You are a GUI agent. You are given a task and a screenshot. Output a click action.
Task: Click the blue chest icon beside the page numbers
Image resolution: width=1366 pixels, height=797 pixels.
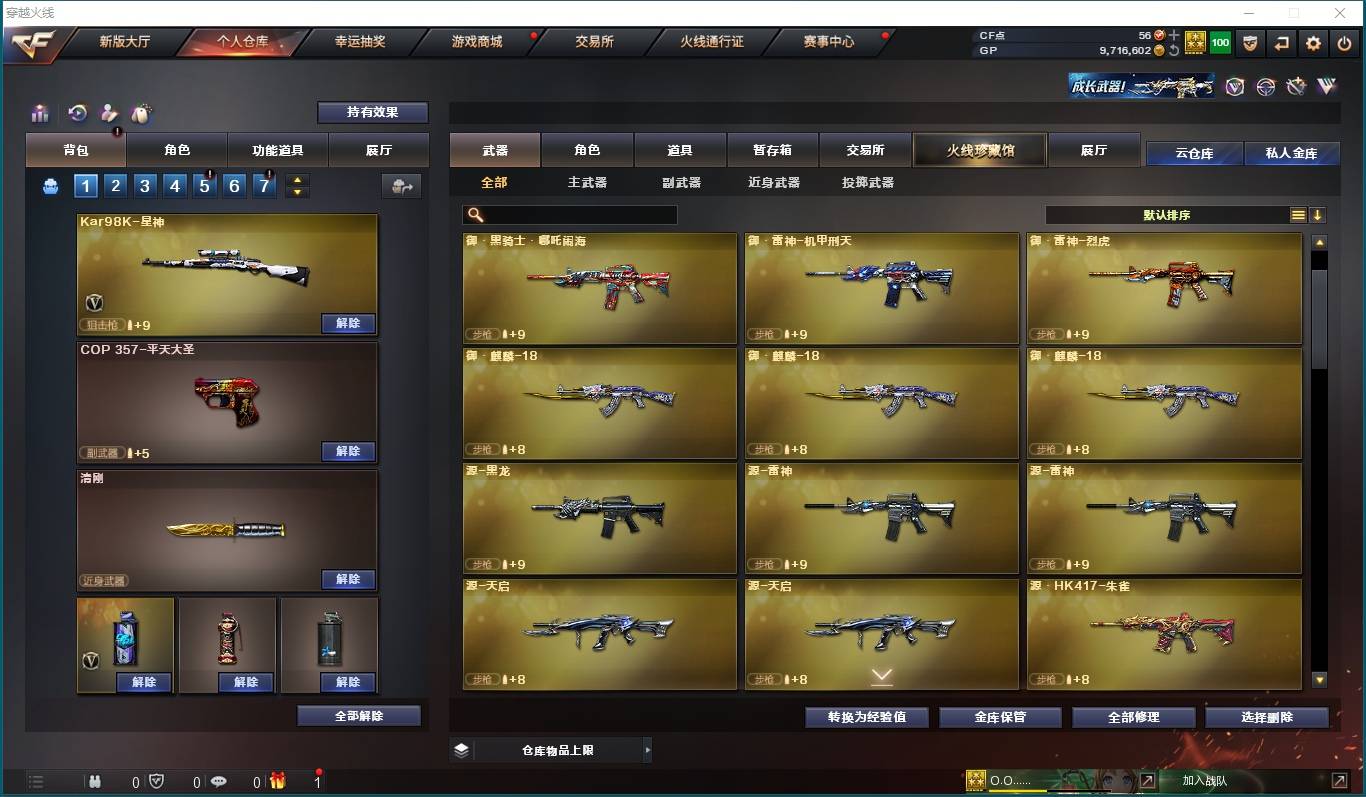(x=50, y=185)
